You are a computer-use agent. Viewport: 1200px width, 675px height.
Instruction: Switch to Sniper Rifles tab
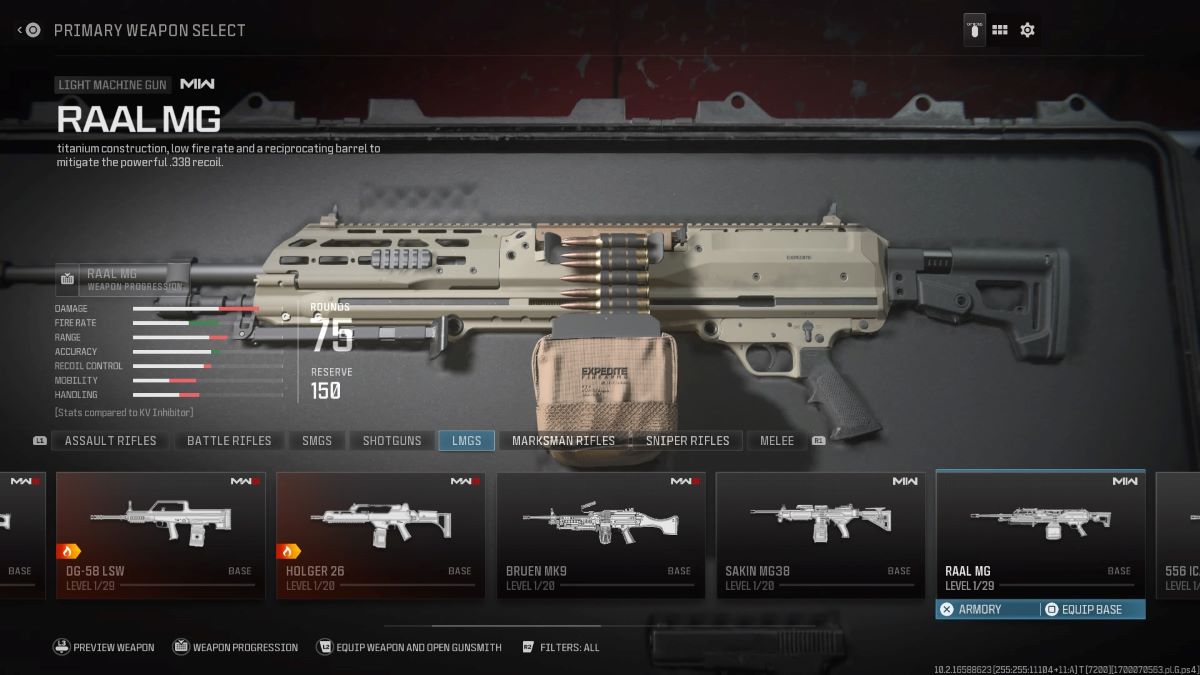(687, 440)
